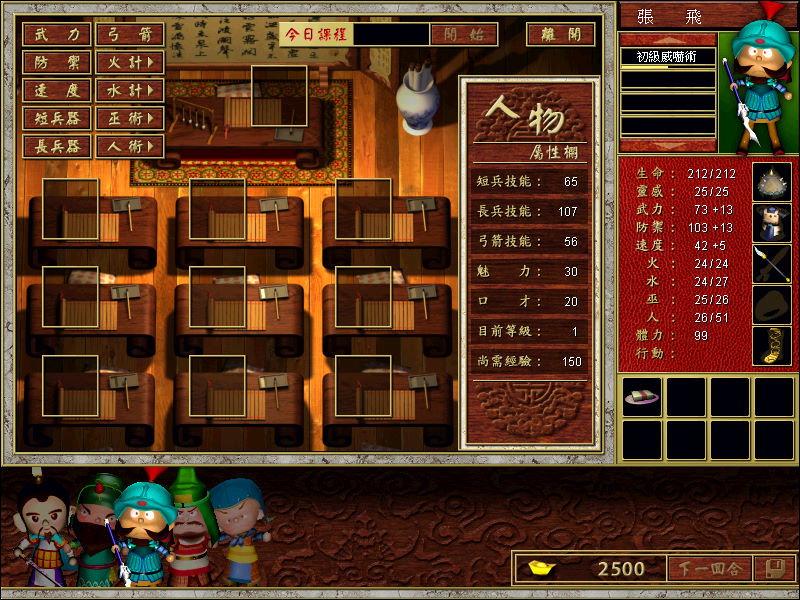Click the 開始 start button

click(x=463, y=34)
